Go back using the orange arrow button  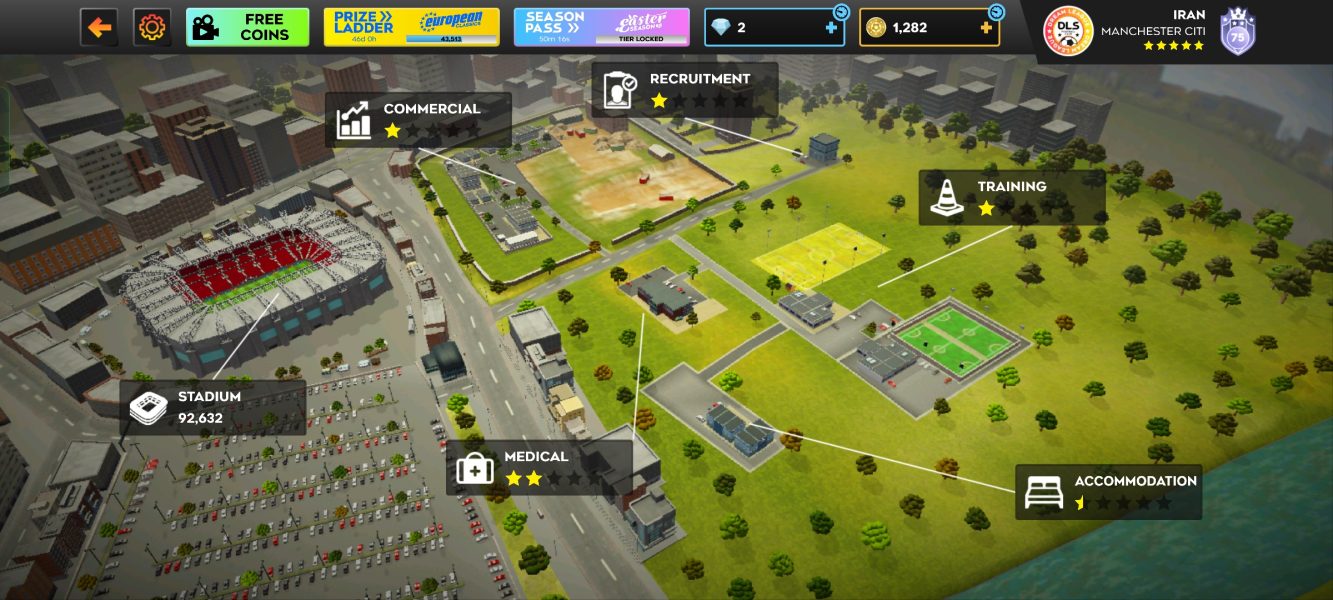point(99,28)
